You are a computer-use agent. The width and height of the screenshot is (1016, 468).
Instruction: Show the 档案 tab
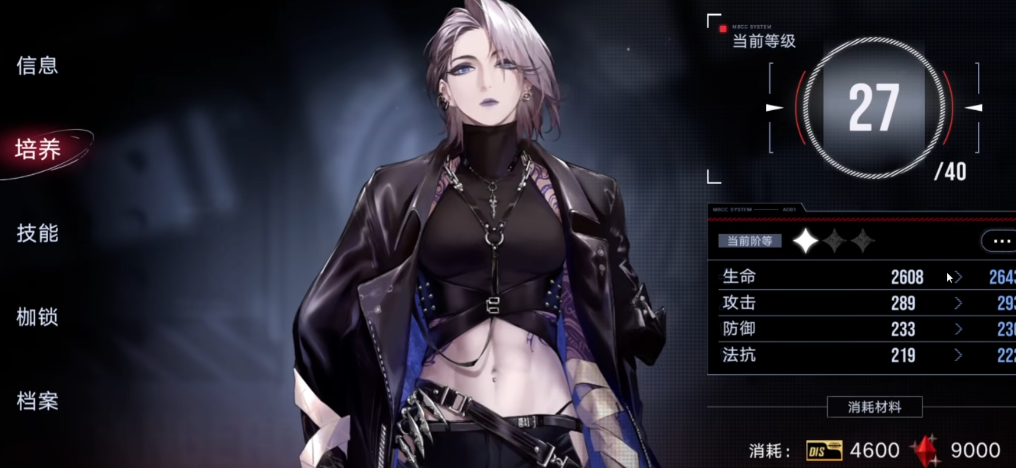[x=37, y=402]
